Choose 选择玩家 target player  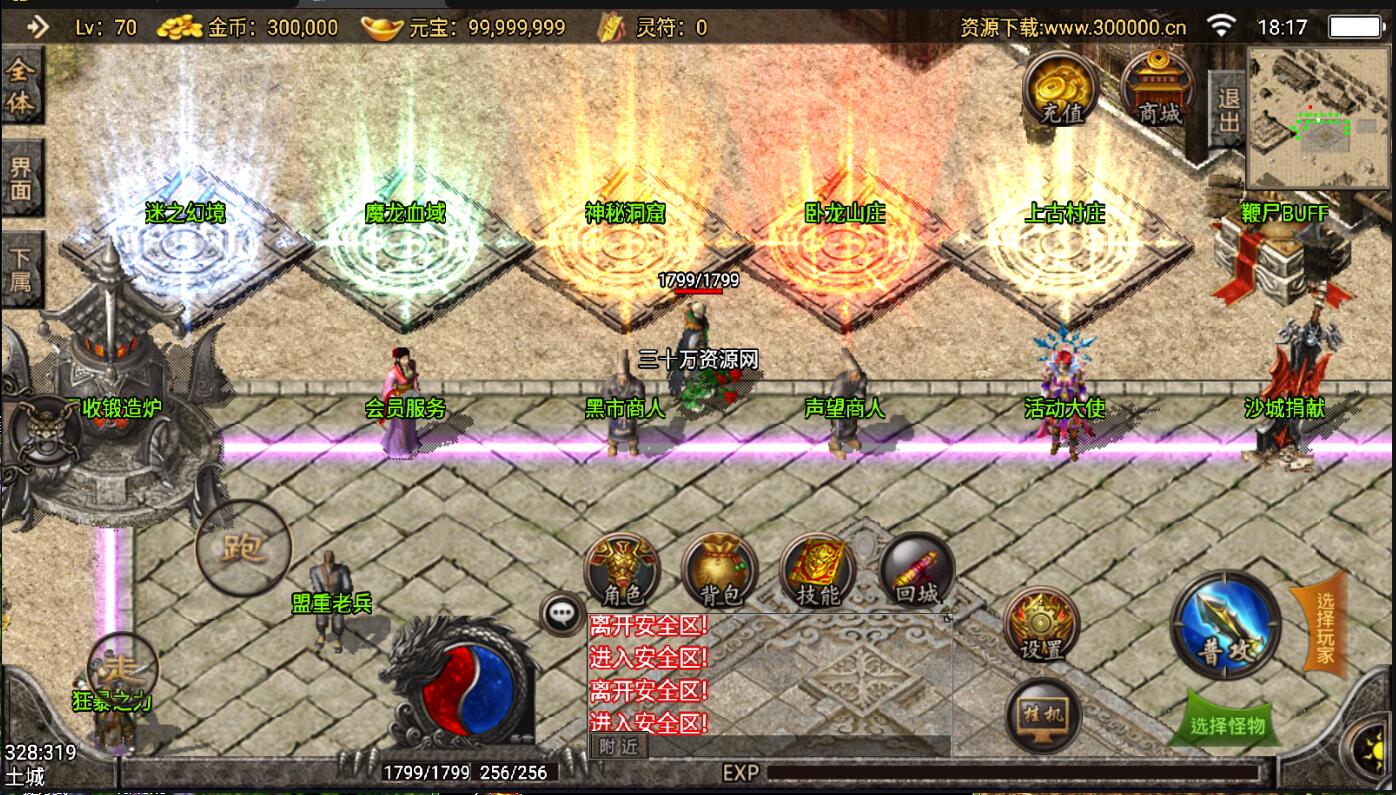1322,628
